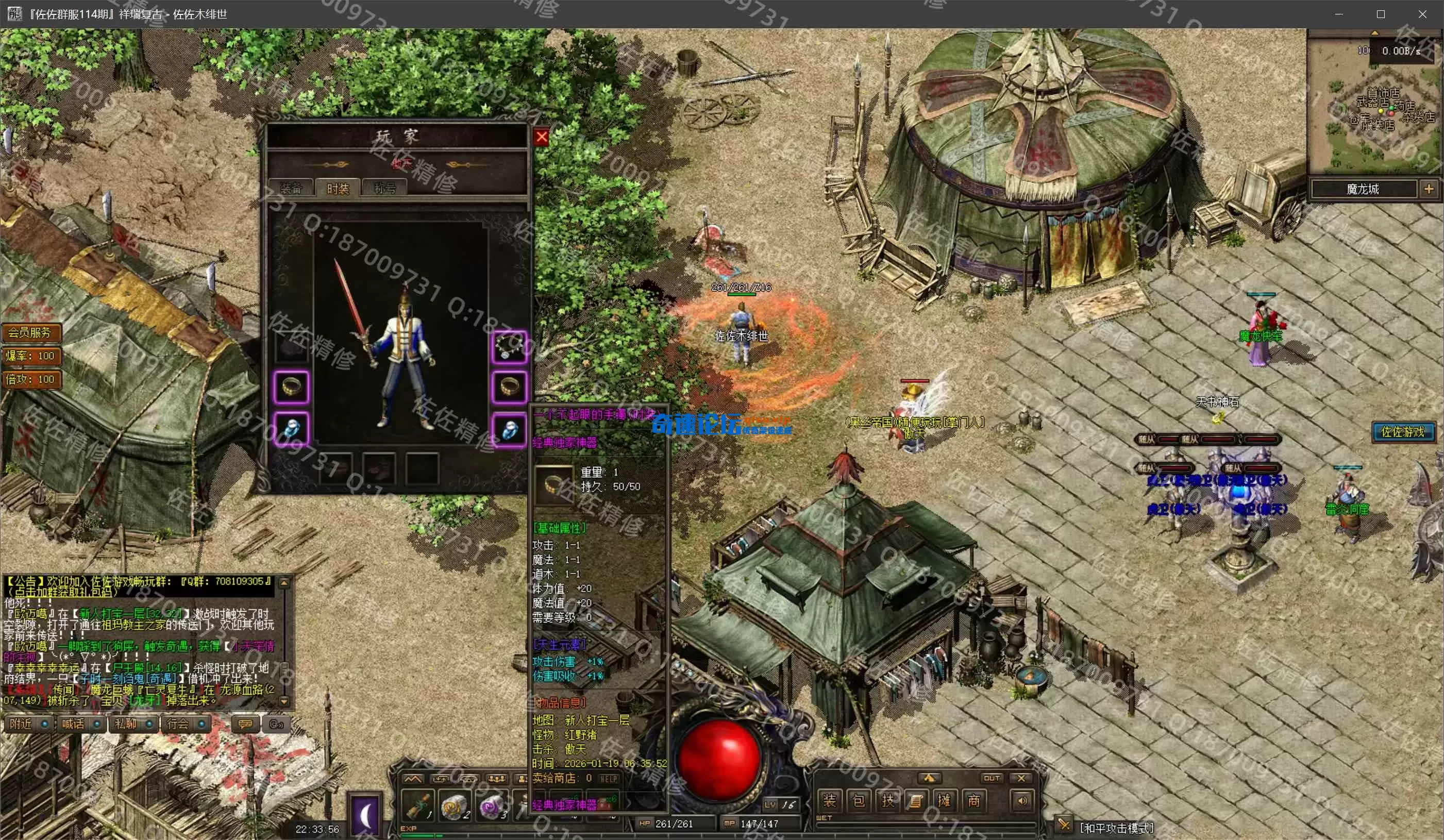Use the purple scroll in hotbar slot 3
The width and height of the screenshot is (1444, 840).
[x=492, y=805]
